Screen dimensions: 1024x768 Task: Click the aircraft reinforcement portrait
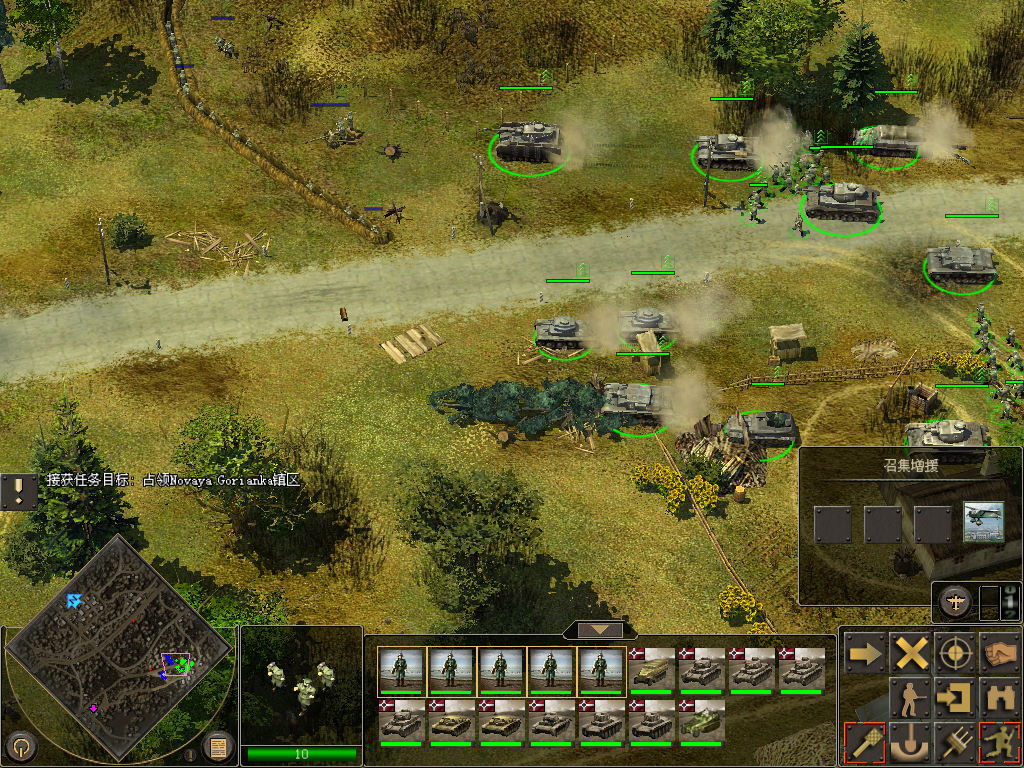click(x=984, y=522)
